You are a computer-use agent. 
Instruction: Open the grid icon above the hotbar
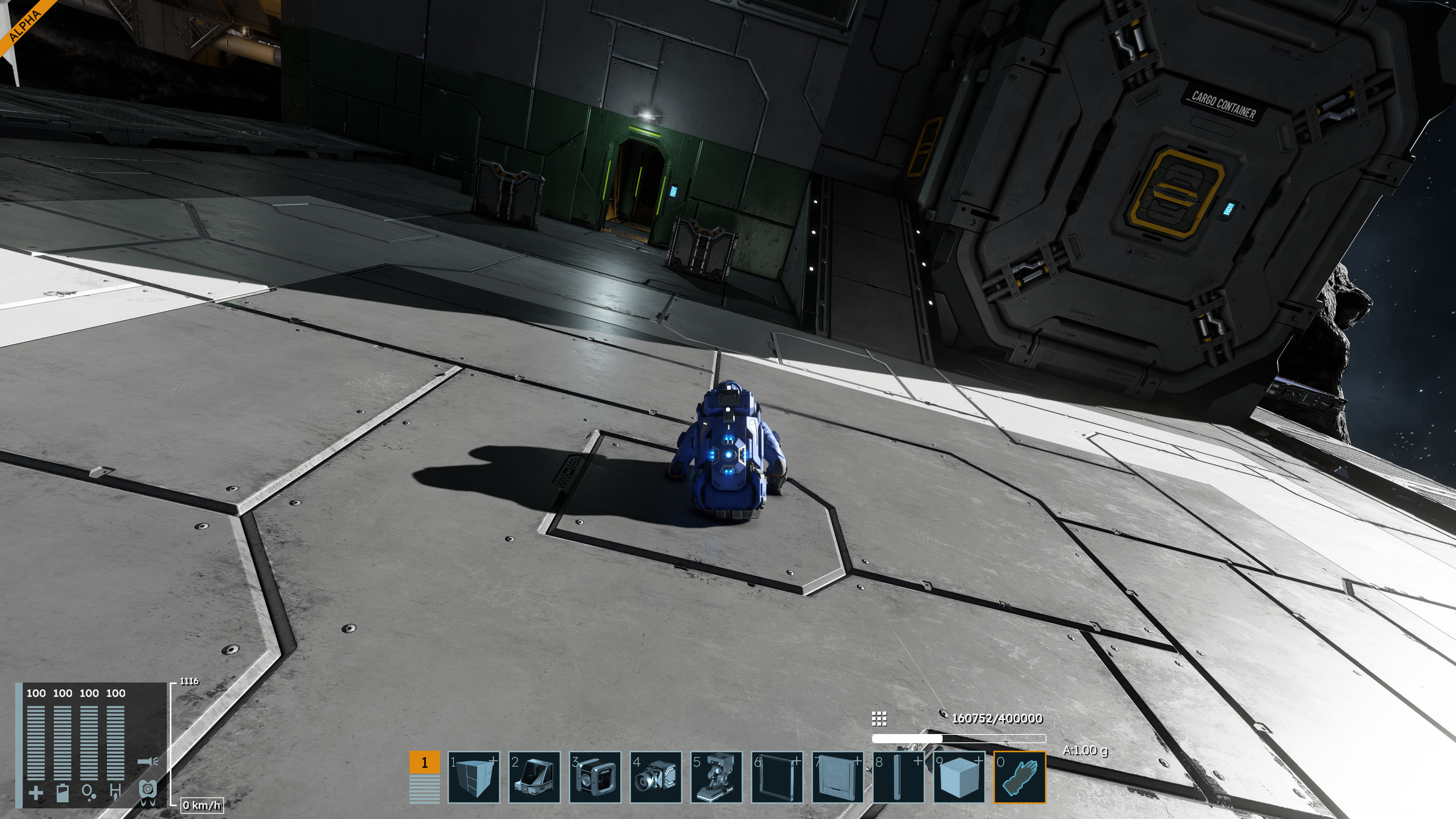pyautogui.click(x=879, y=719)
